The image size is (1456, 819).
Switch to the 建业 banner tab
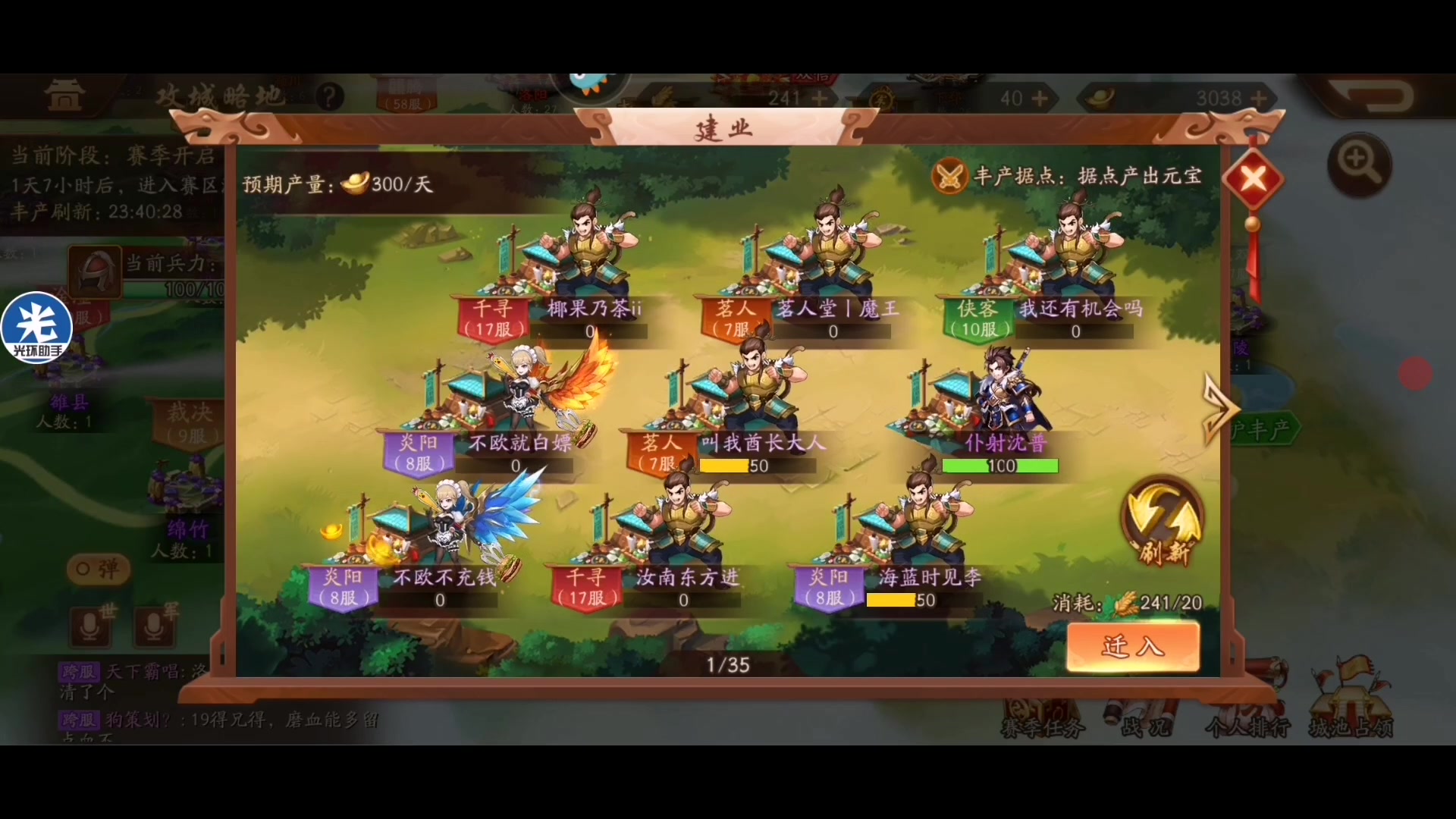(722, 127)
